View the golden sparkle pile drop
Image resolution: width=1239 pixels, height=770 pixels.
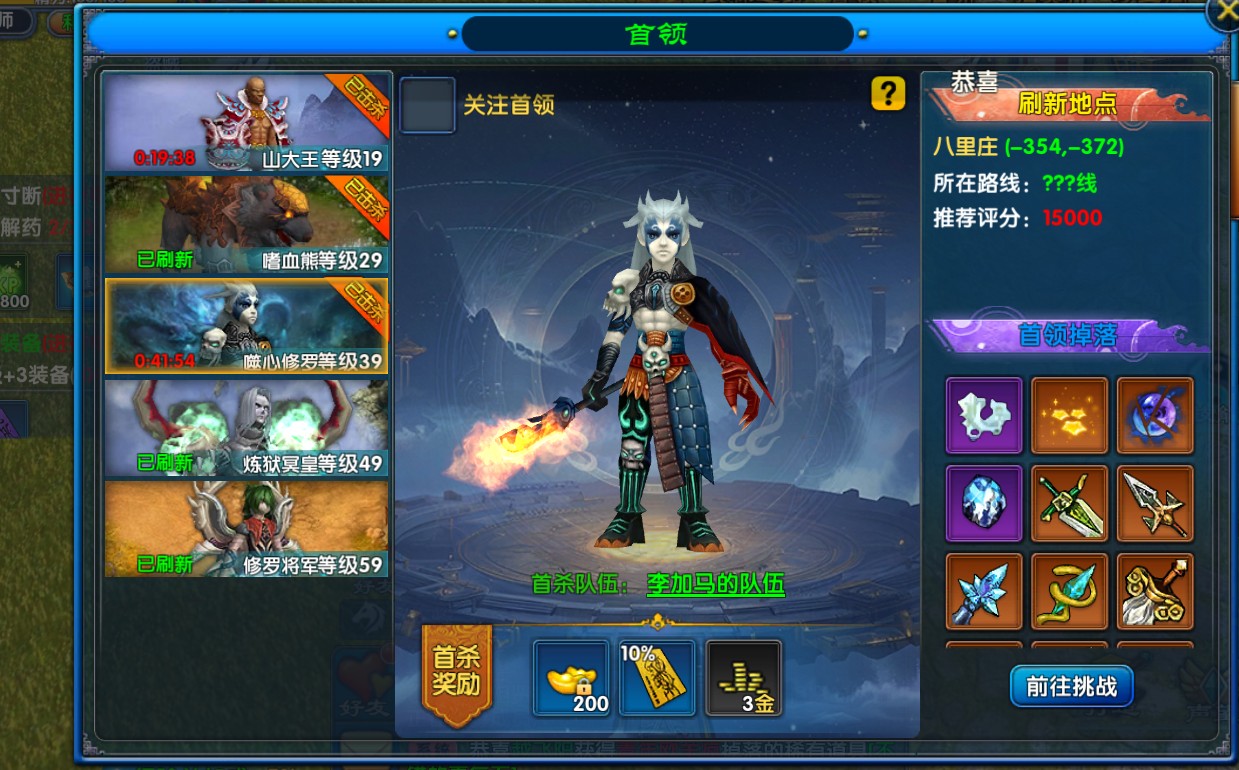1070,415
